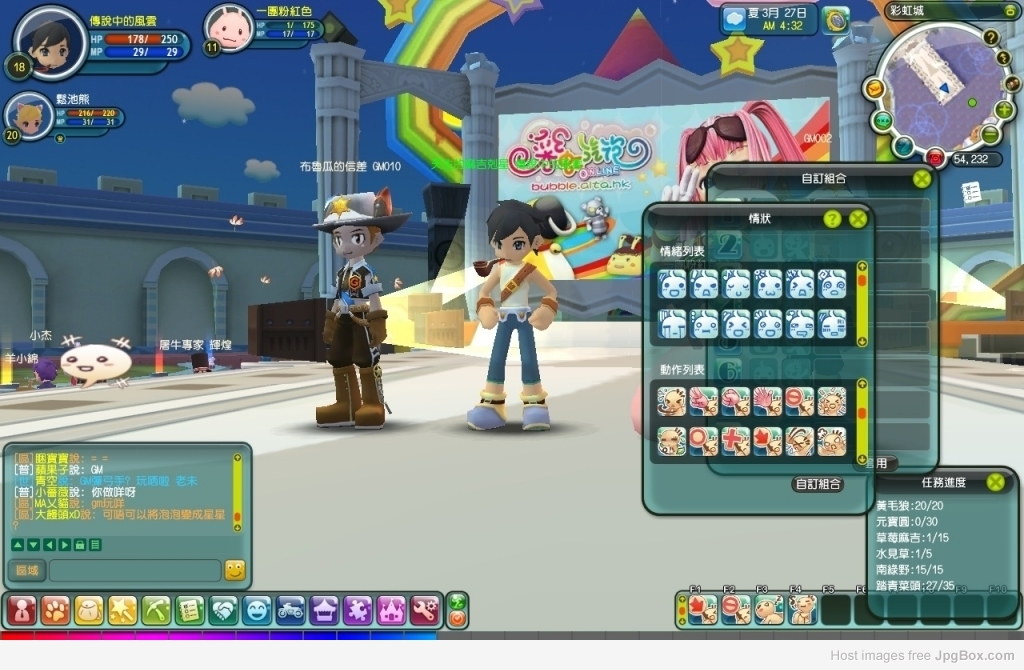Screen dimensions: 1024x670
Task: Open help on the 情狀 panel
Action: 832,219
